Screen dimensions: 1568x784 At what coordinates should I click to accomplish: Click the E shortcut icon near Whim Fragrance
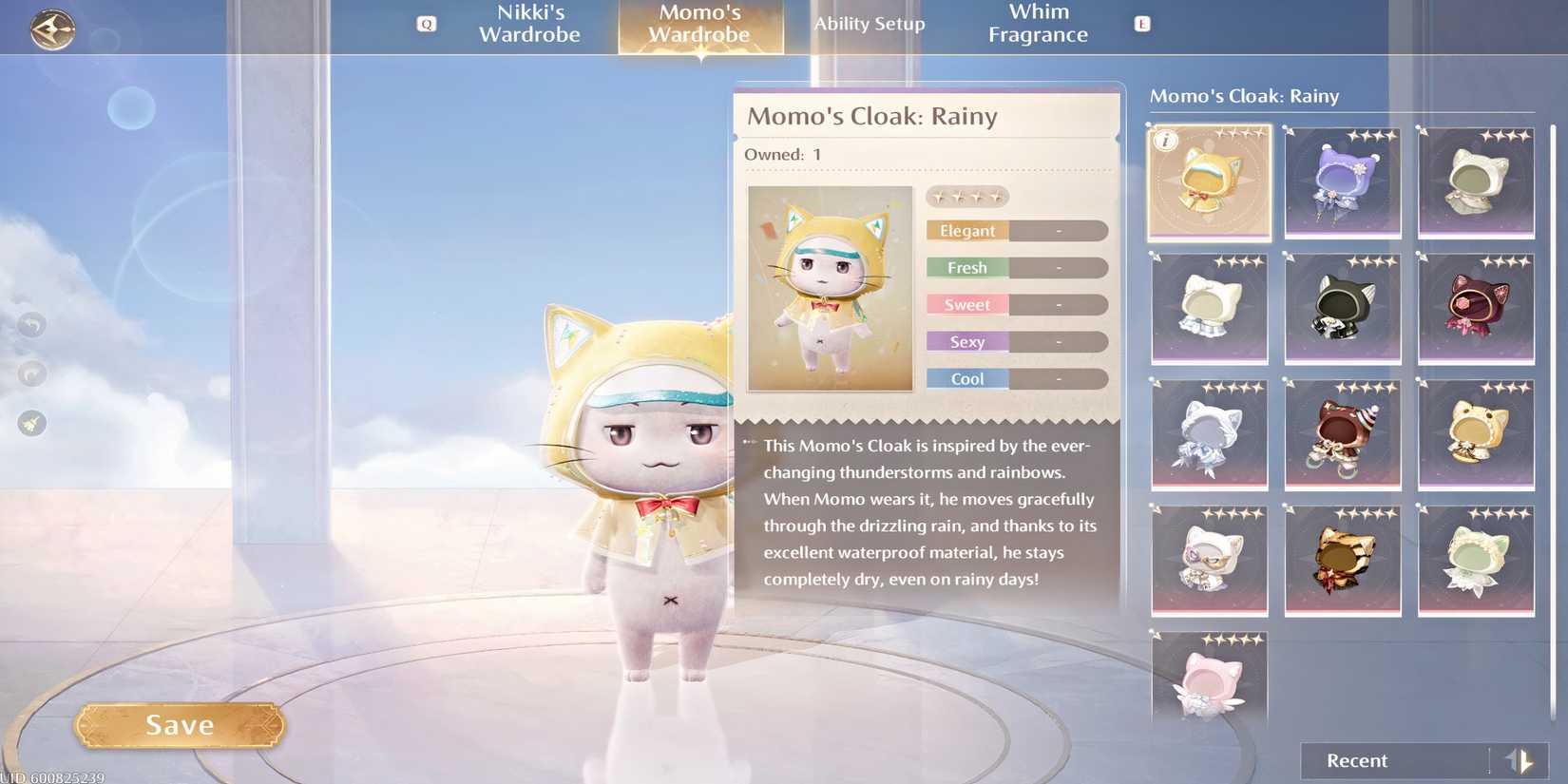(1140, 25)
